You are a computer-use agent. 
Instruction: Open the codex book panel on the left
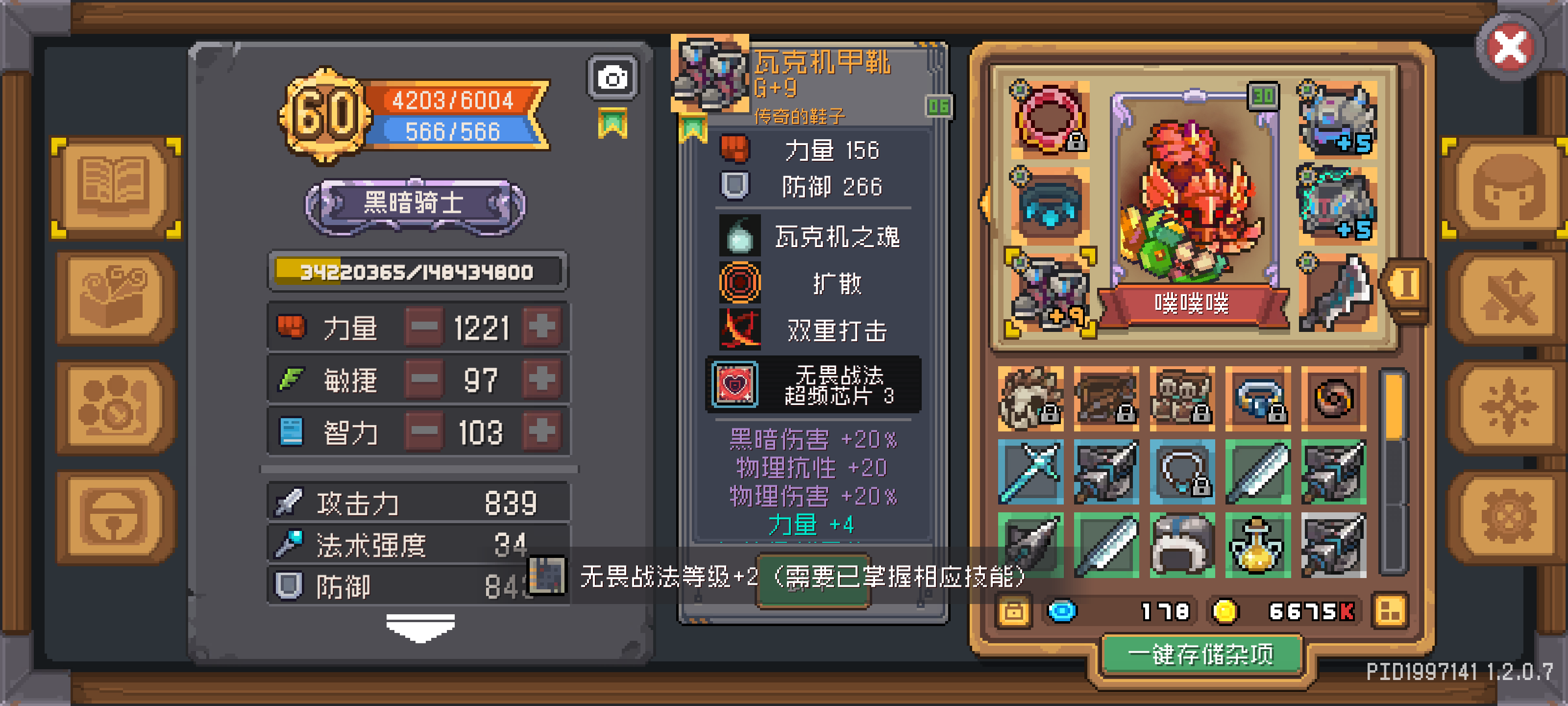click(115, 188)
